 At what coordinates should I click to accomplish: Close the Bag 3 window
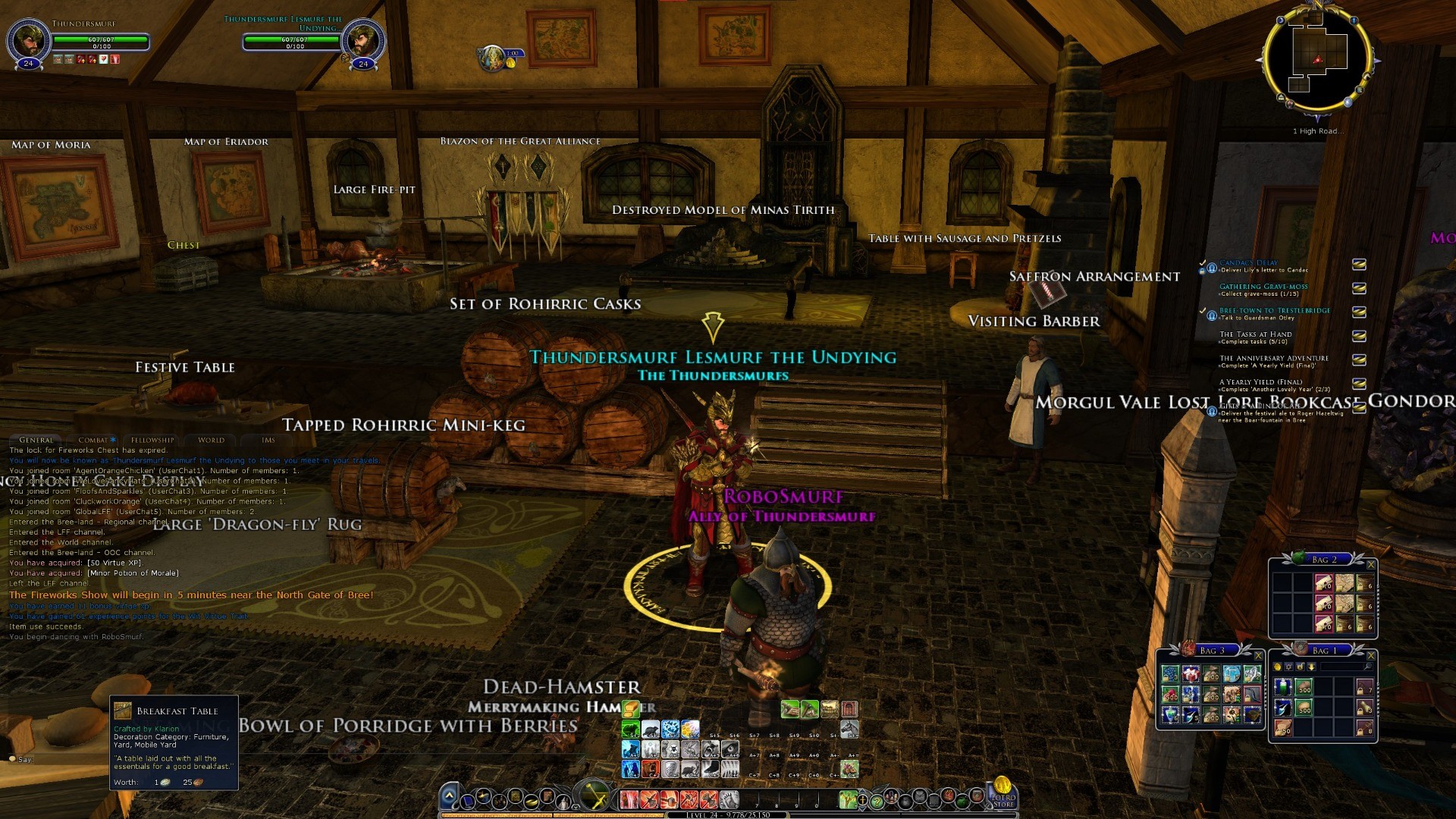[1258, 655]
